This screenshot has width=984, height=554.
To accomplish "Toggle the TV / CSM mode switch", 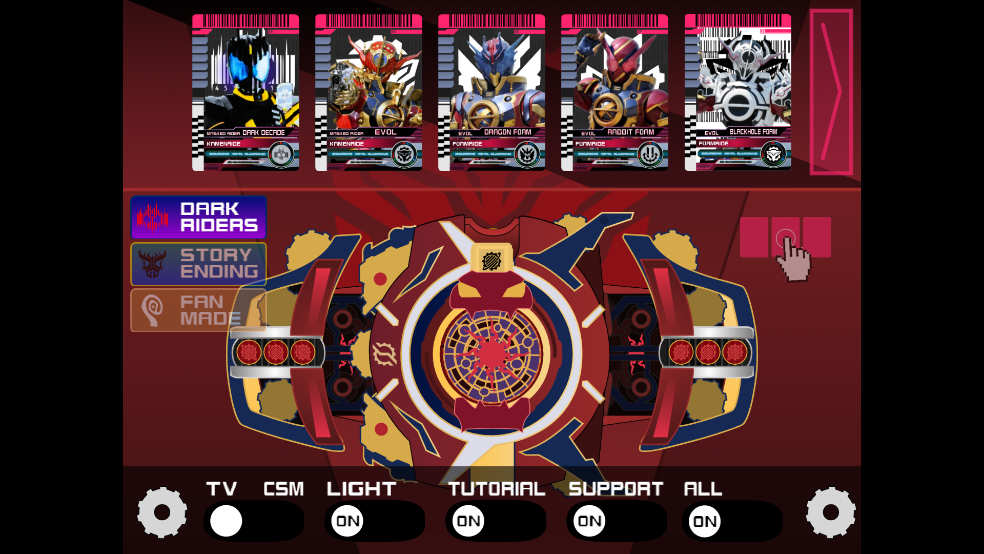I will (x=253, y=521).
